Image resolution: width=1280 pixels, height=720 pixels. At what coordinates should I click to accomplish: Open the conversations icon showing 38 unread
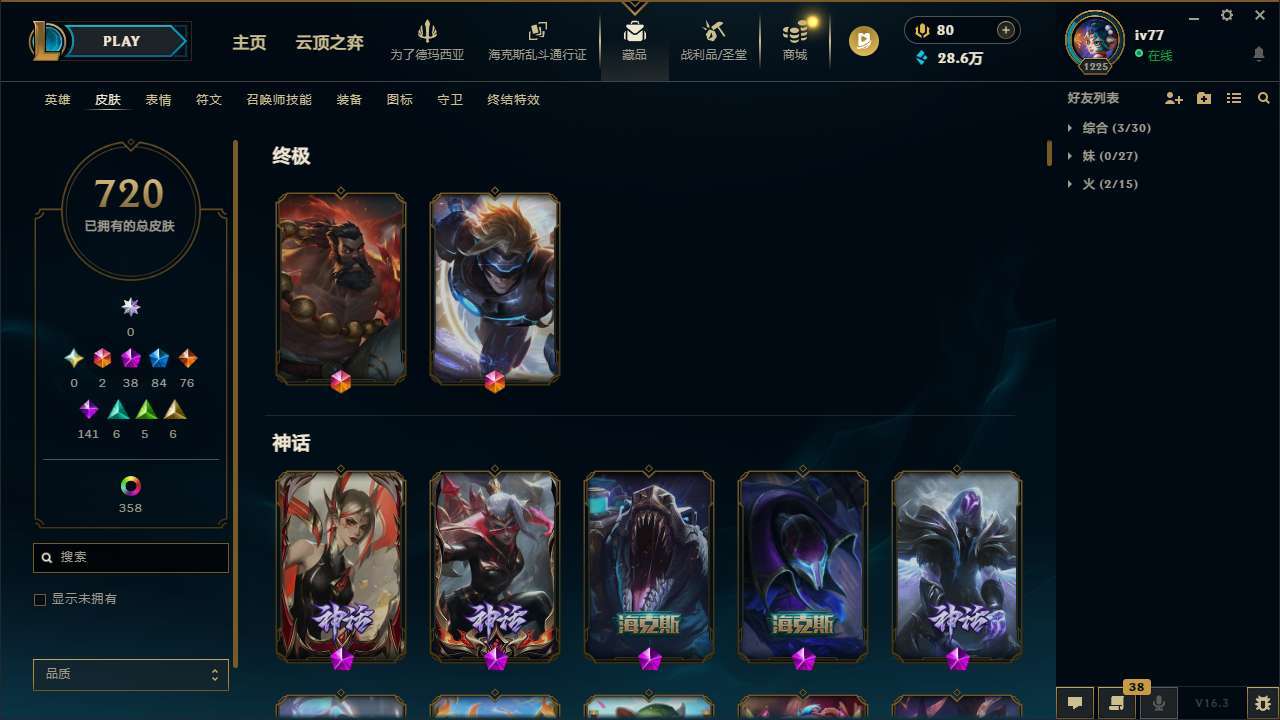(x=1117, y=702)
